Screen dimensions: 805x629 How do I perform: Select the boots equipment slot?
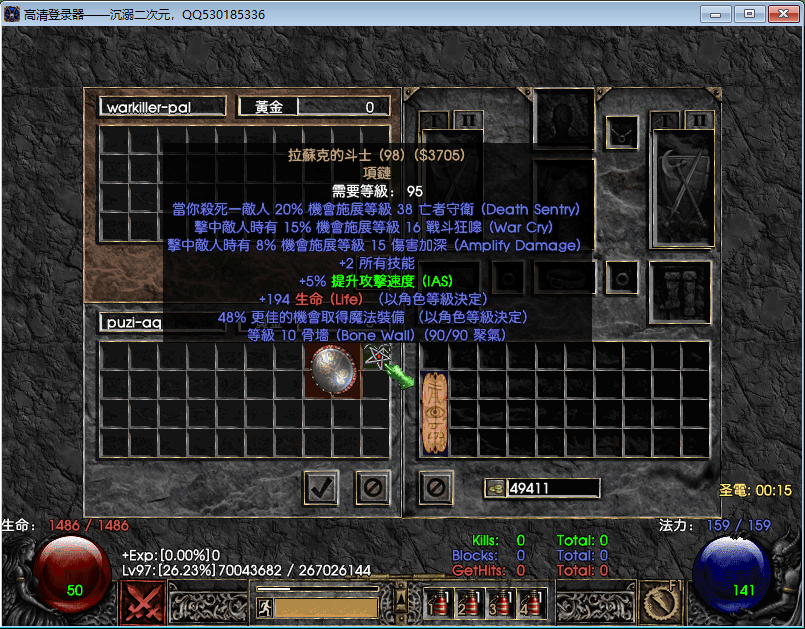pos(680,292)
